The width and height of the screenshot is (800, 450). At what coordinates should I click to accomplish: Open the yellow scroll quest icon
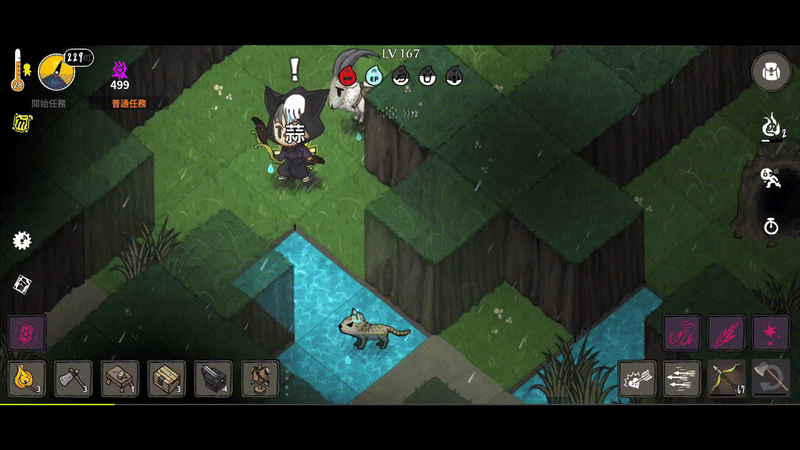click(x=20, y=123)
